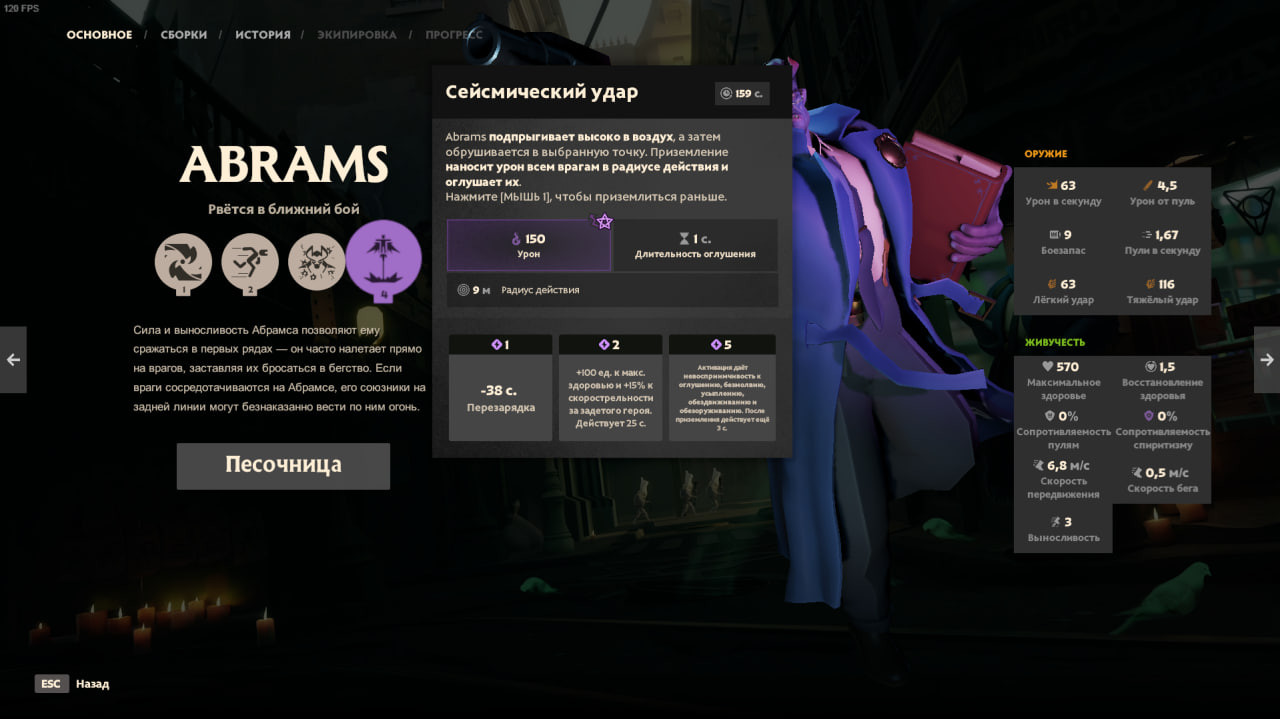Select the tier 1 upgrade -38 с. Перезарядка
The image size is (1280, 719).
(500, 388)
